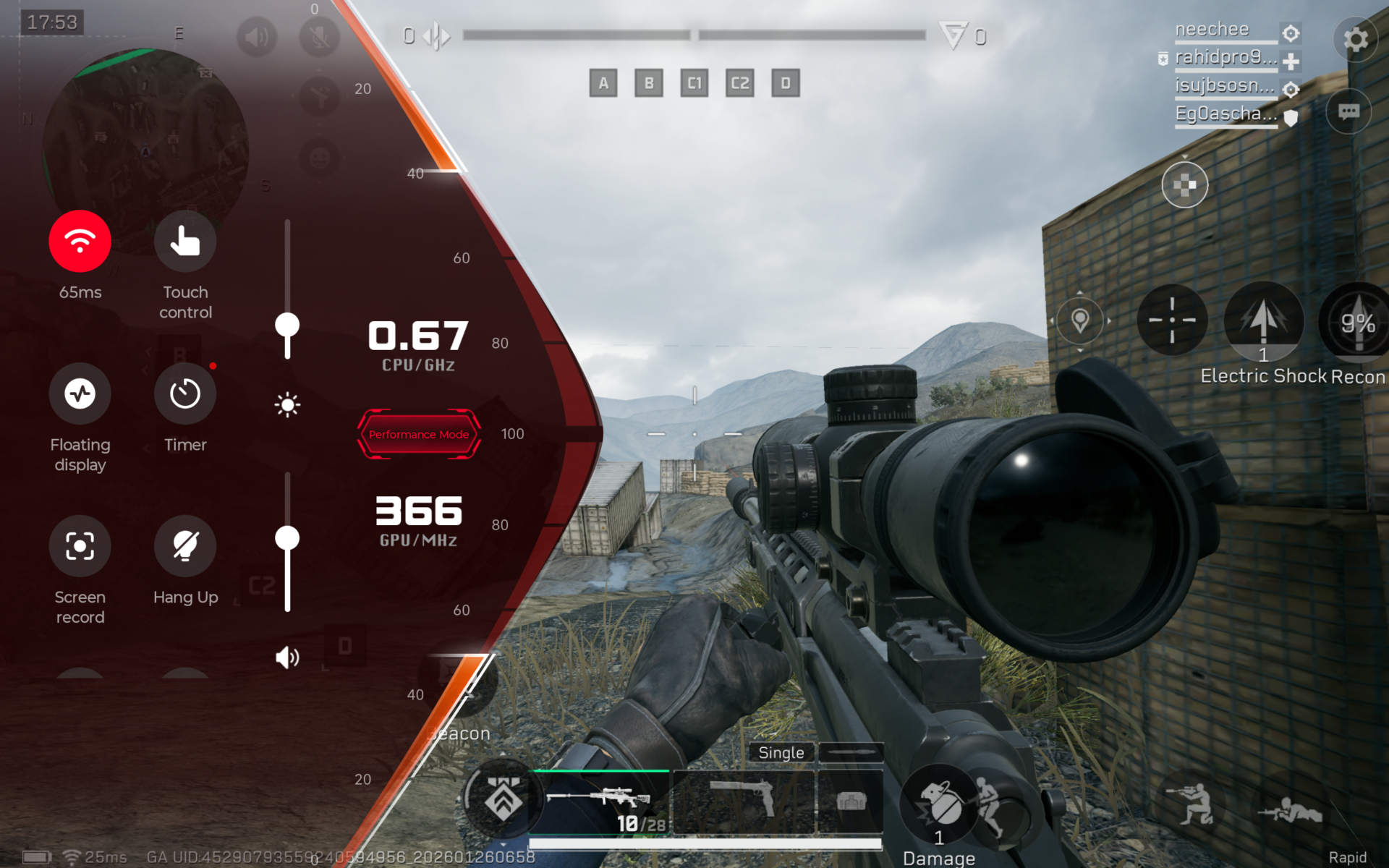This screenshot has height=868, width=1389.
Task: Activate the Recon ability at 9%
Action: [1358, 322]
